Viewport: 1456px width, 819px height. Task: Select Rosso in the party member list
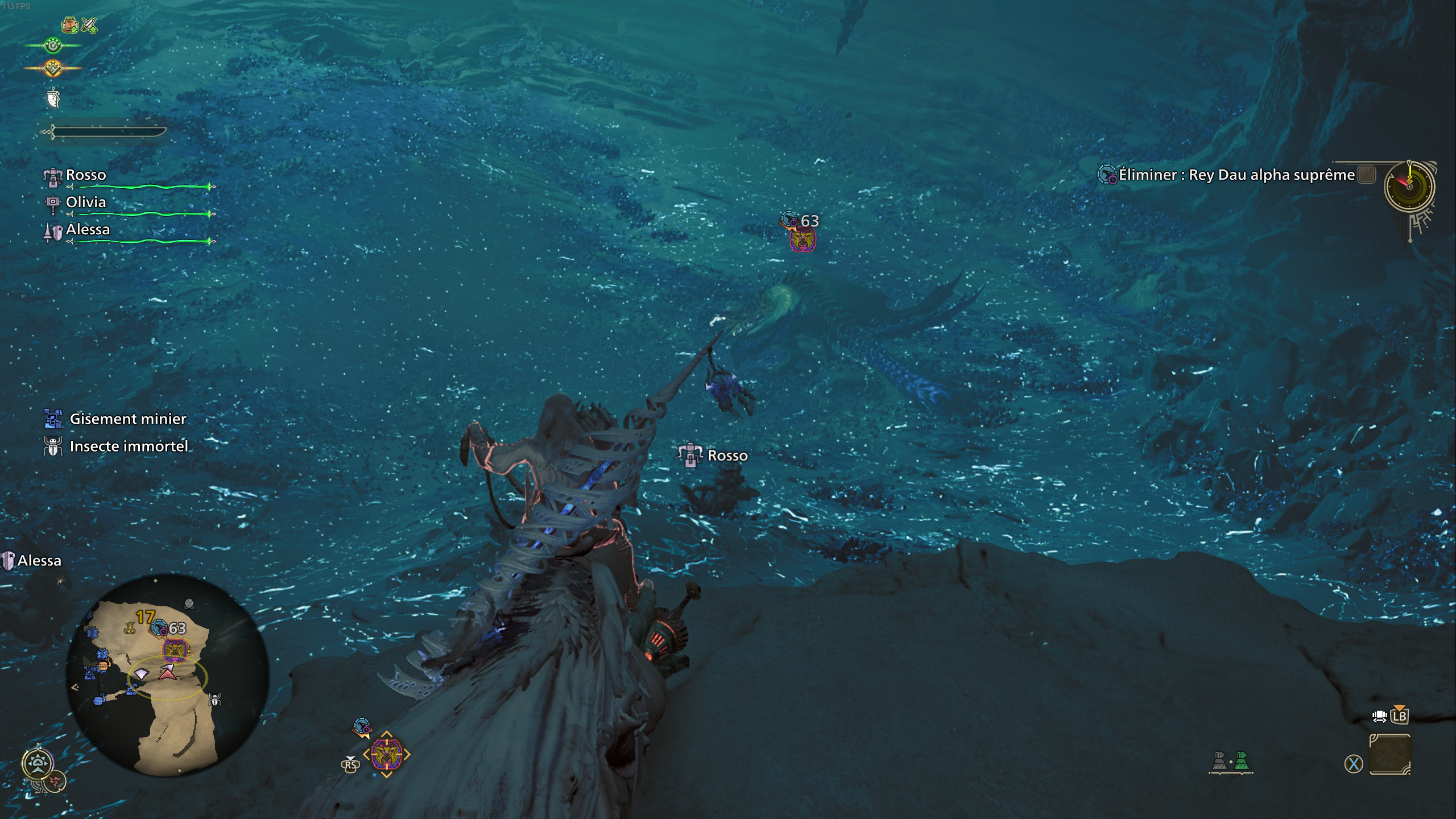point(85,175)
